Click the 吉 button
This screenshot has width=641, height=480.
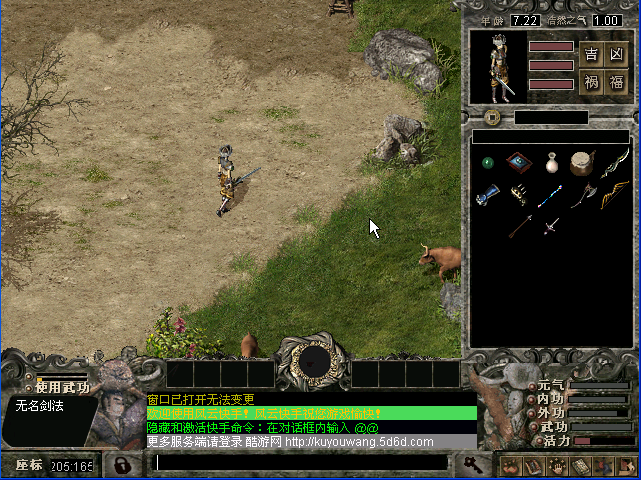pos(592,54)
